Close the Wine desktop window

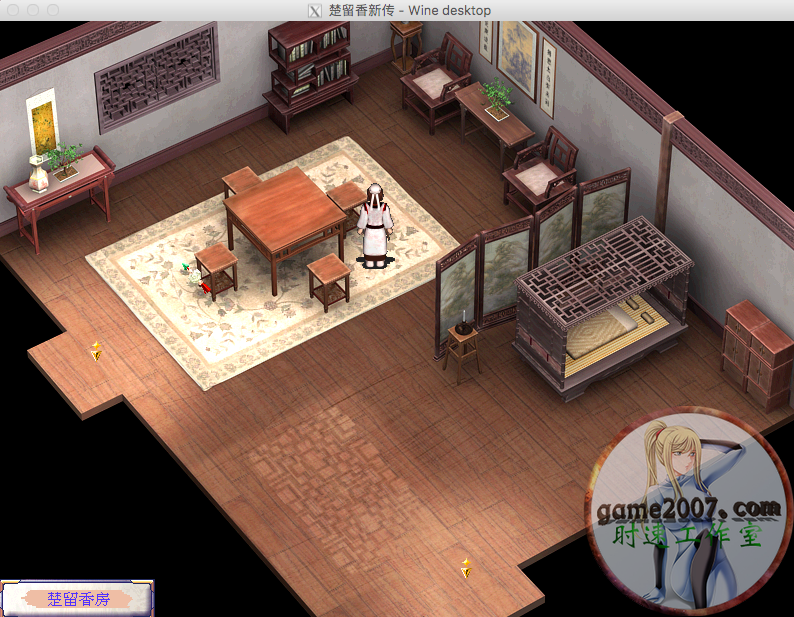[x=13, y=10]
